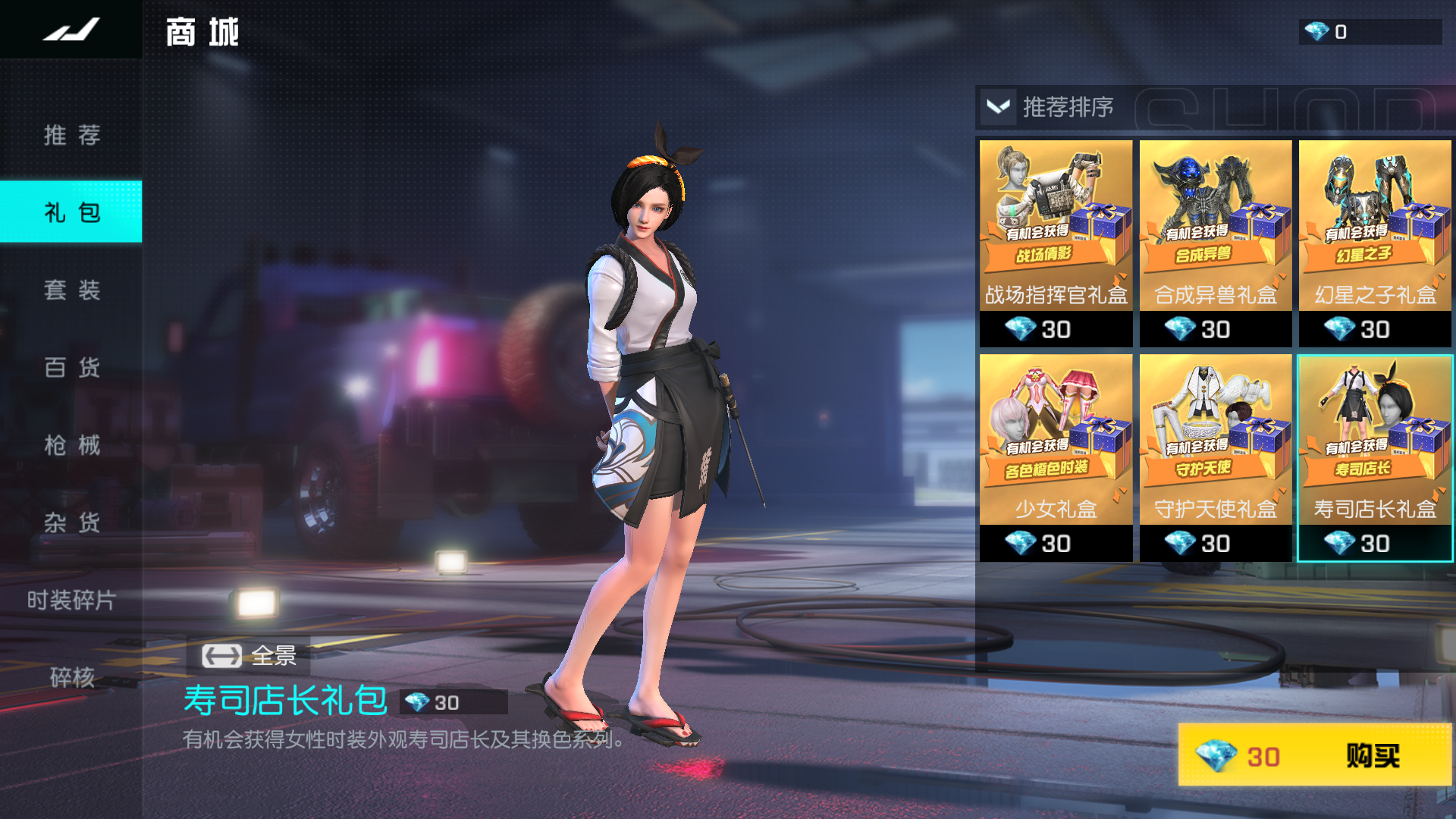
Task: Switch to the 推荐 category tab
Action: [x=71, y=135]
